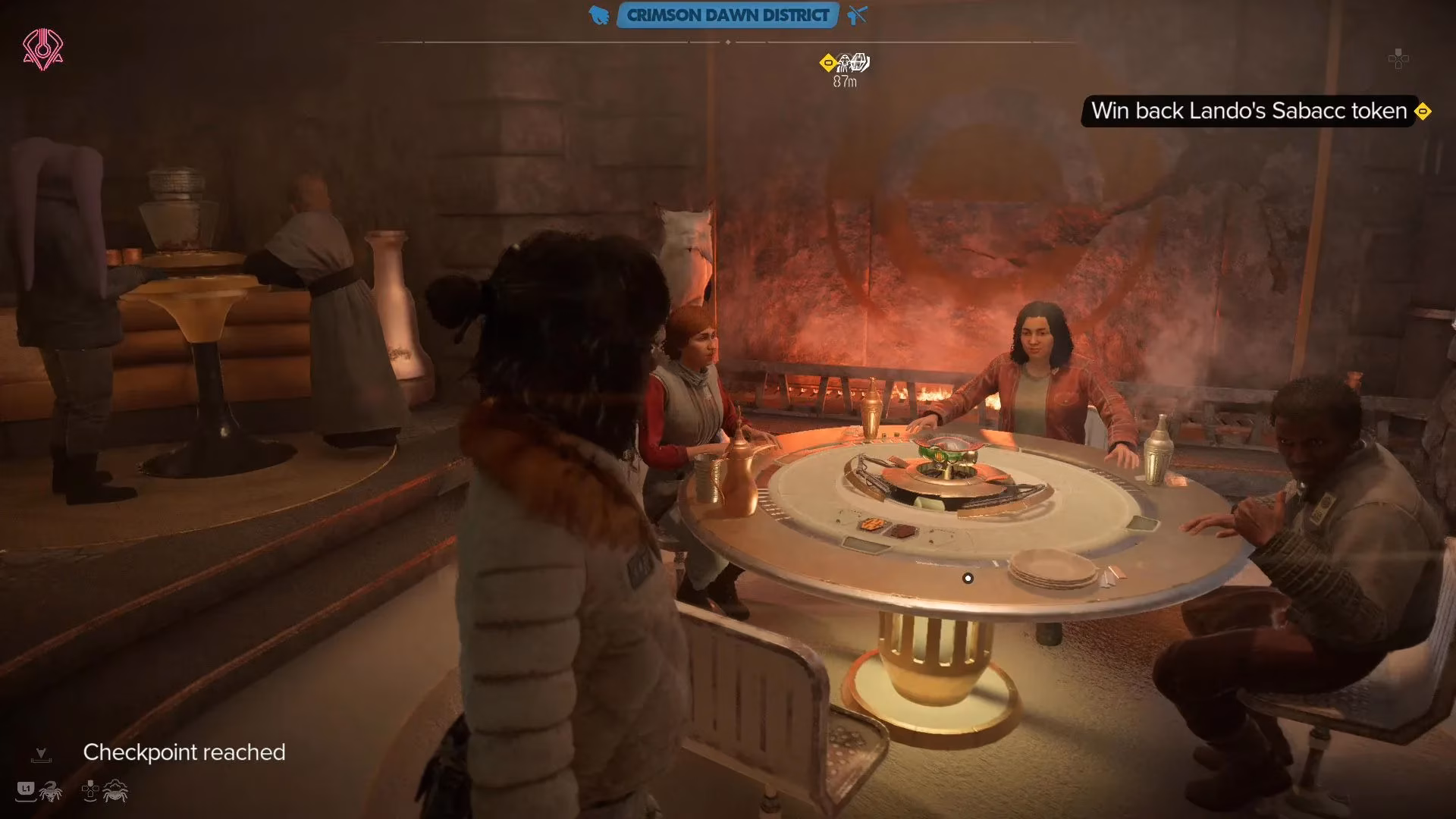The height and width of the screenshot is (819, 1456).
Task: Click the fist no-brawling icon
Action: pos(599,15)
